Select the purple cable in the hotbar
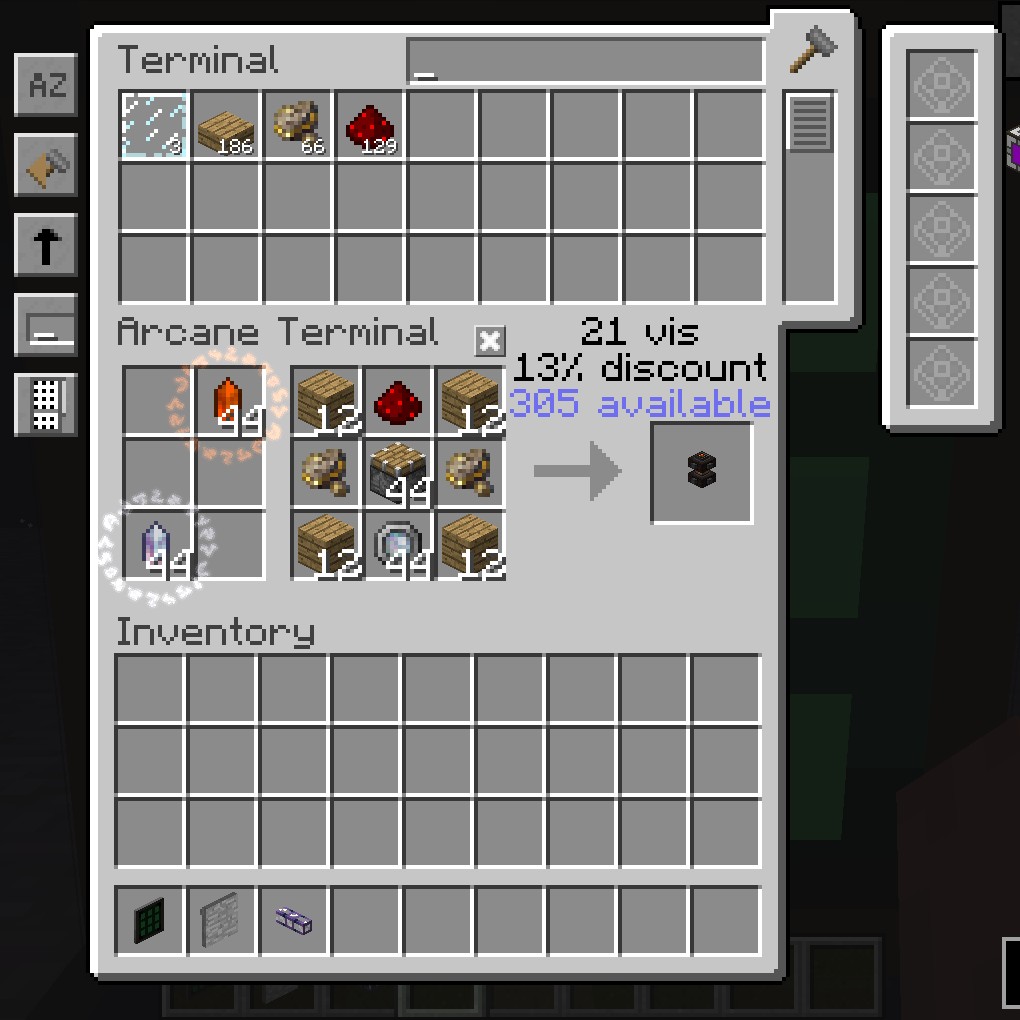 294,920
